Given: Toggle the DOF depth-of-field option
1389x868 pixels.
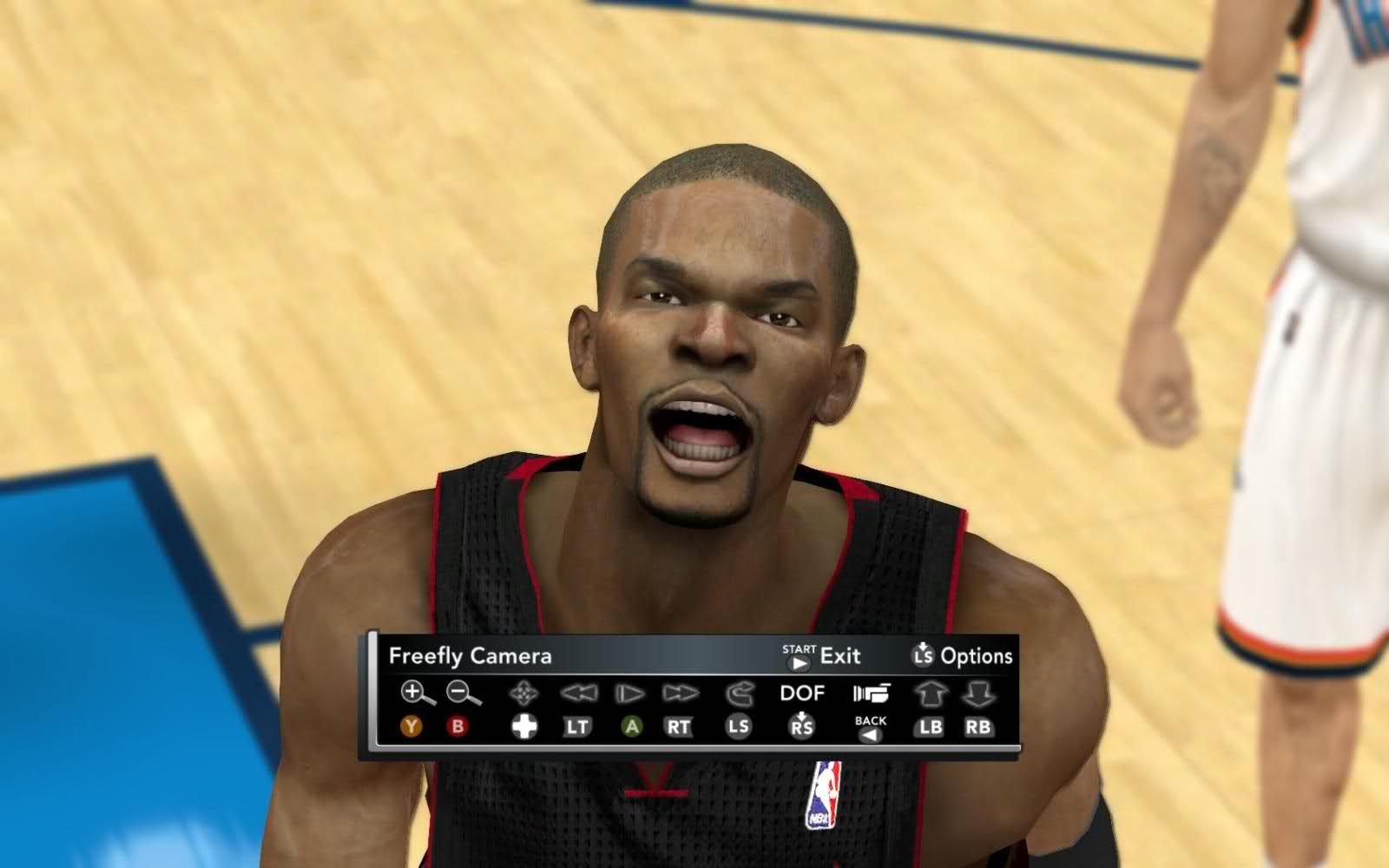Looking at the screenshot, I should 802,694.
